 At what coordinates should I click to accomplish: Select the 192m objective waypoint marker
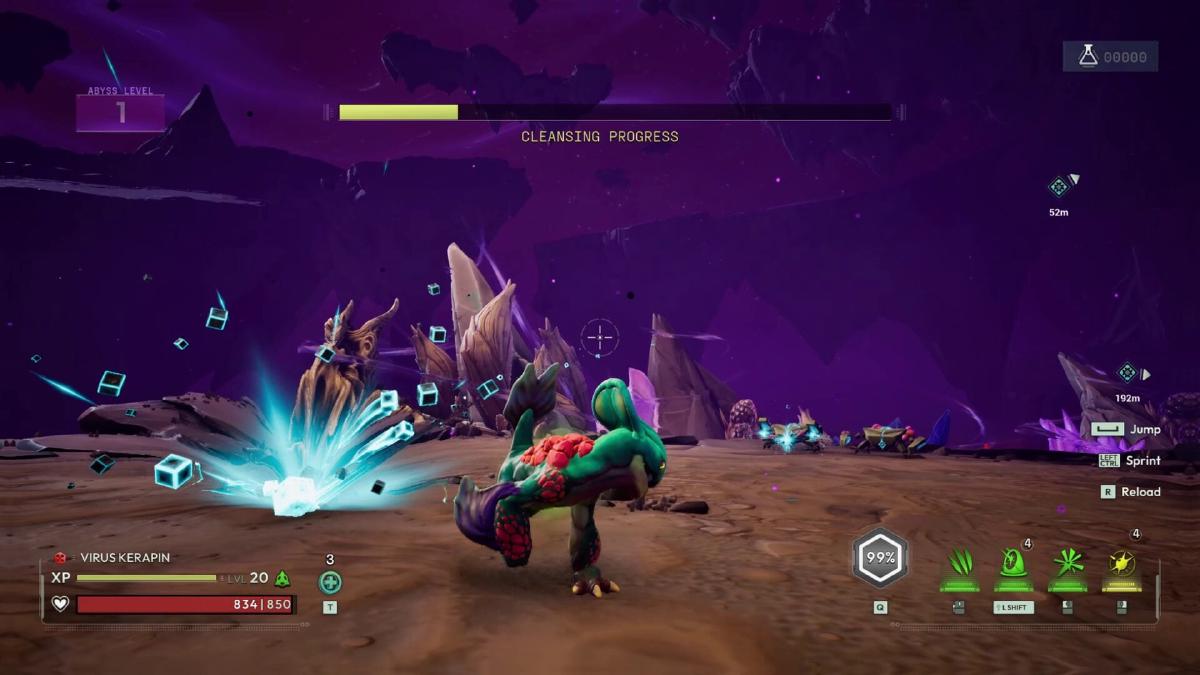click(x=1128, y=373)
